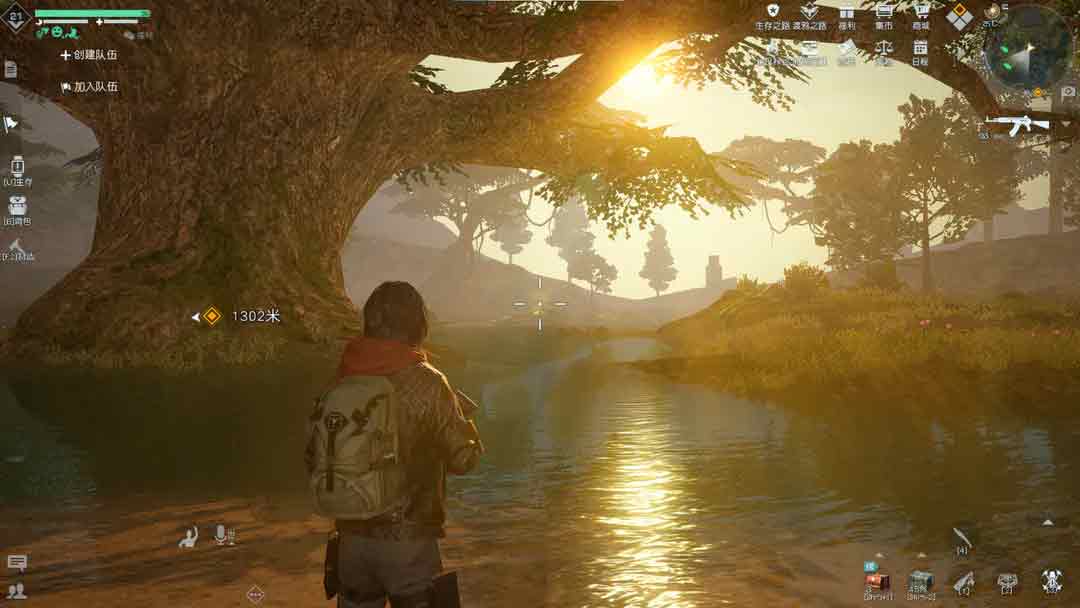Open the friends list icon
1080x608 pixels.
click(x=17, y=590)
